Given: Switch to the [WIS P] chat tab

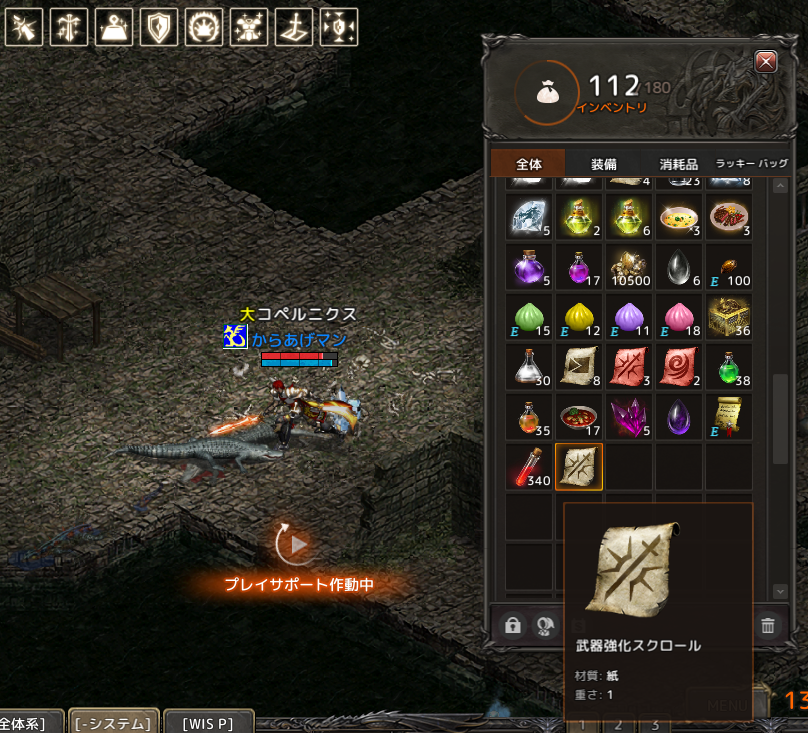Looking at the screenshot, I should pyautogui.click(x=208, y=722).
